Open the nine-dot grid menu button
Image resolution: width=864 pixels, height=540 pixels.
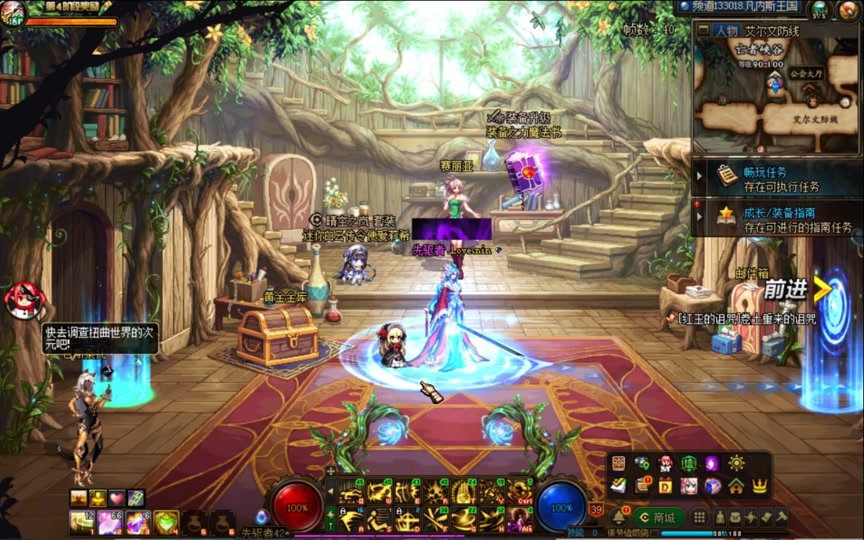point(701,517)
